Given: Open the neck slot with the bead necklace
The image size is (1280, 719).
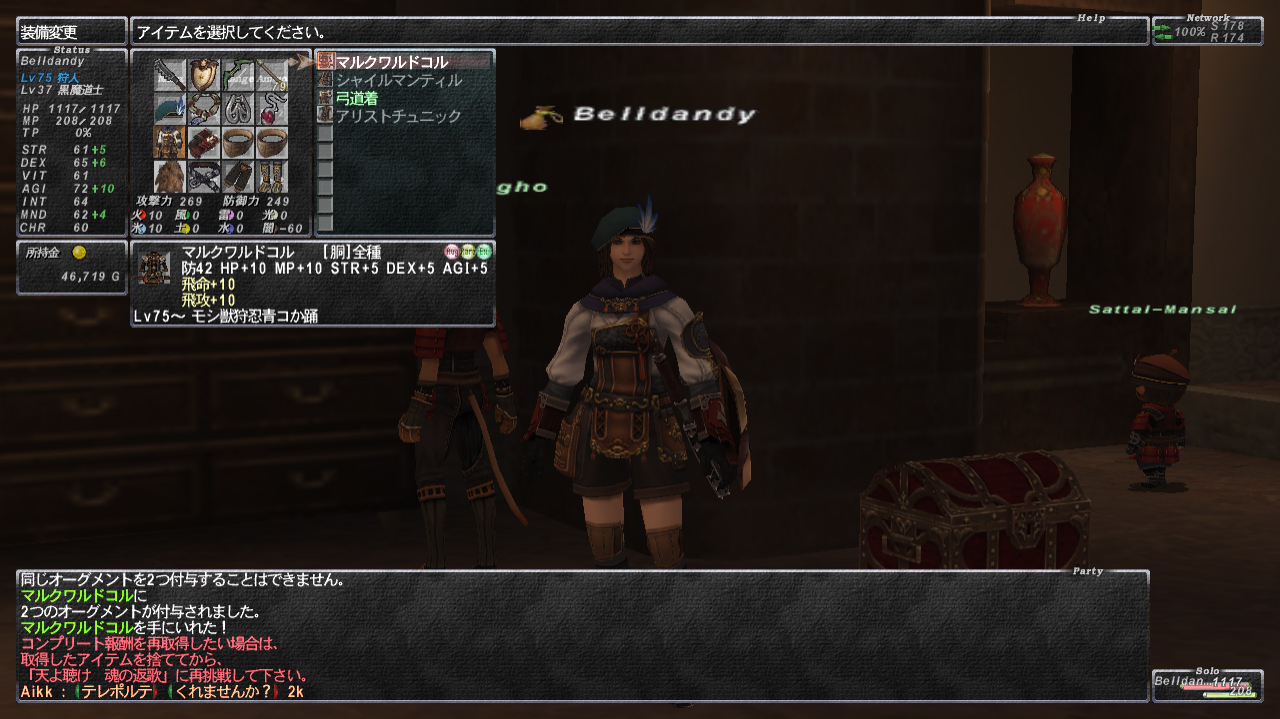Looking at the screenshot, I should coord(204,108).
